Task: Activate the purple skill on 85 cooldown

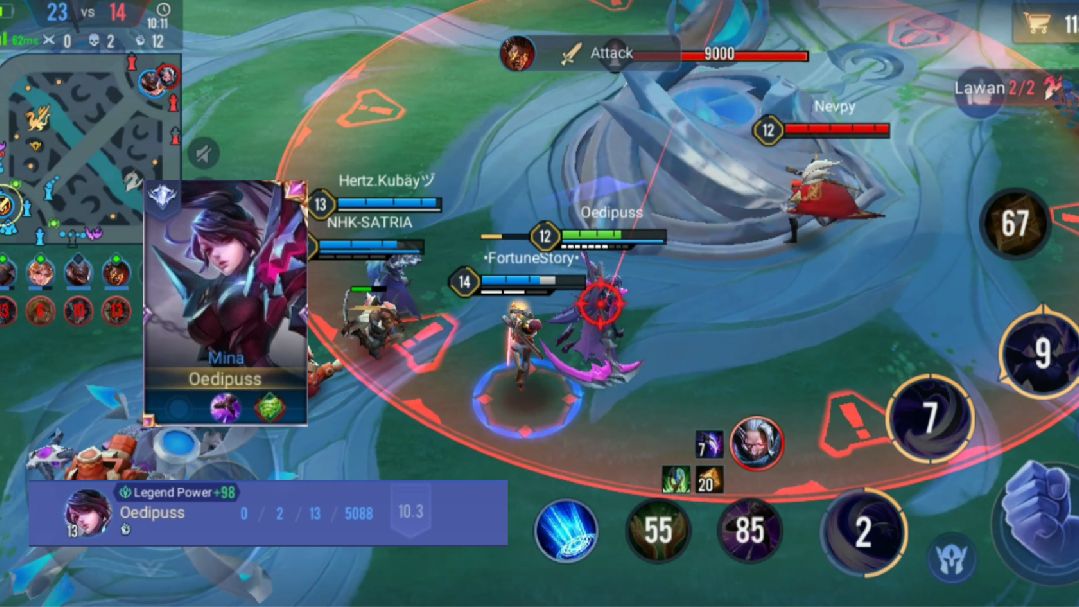Action: point(750,530)
